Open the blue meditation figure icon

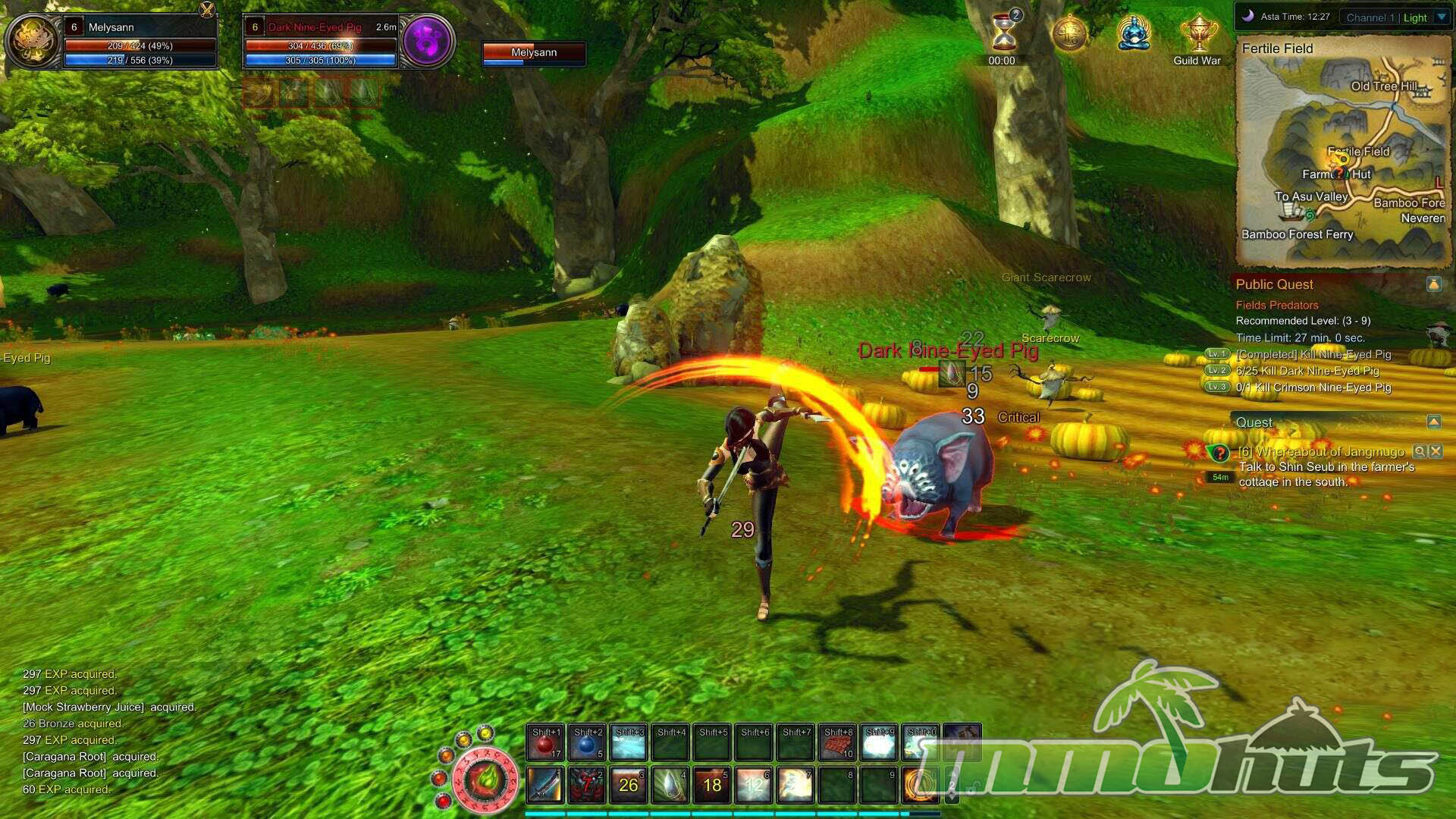[x=1134, y=34]
